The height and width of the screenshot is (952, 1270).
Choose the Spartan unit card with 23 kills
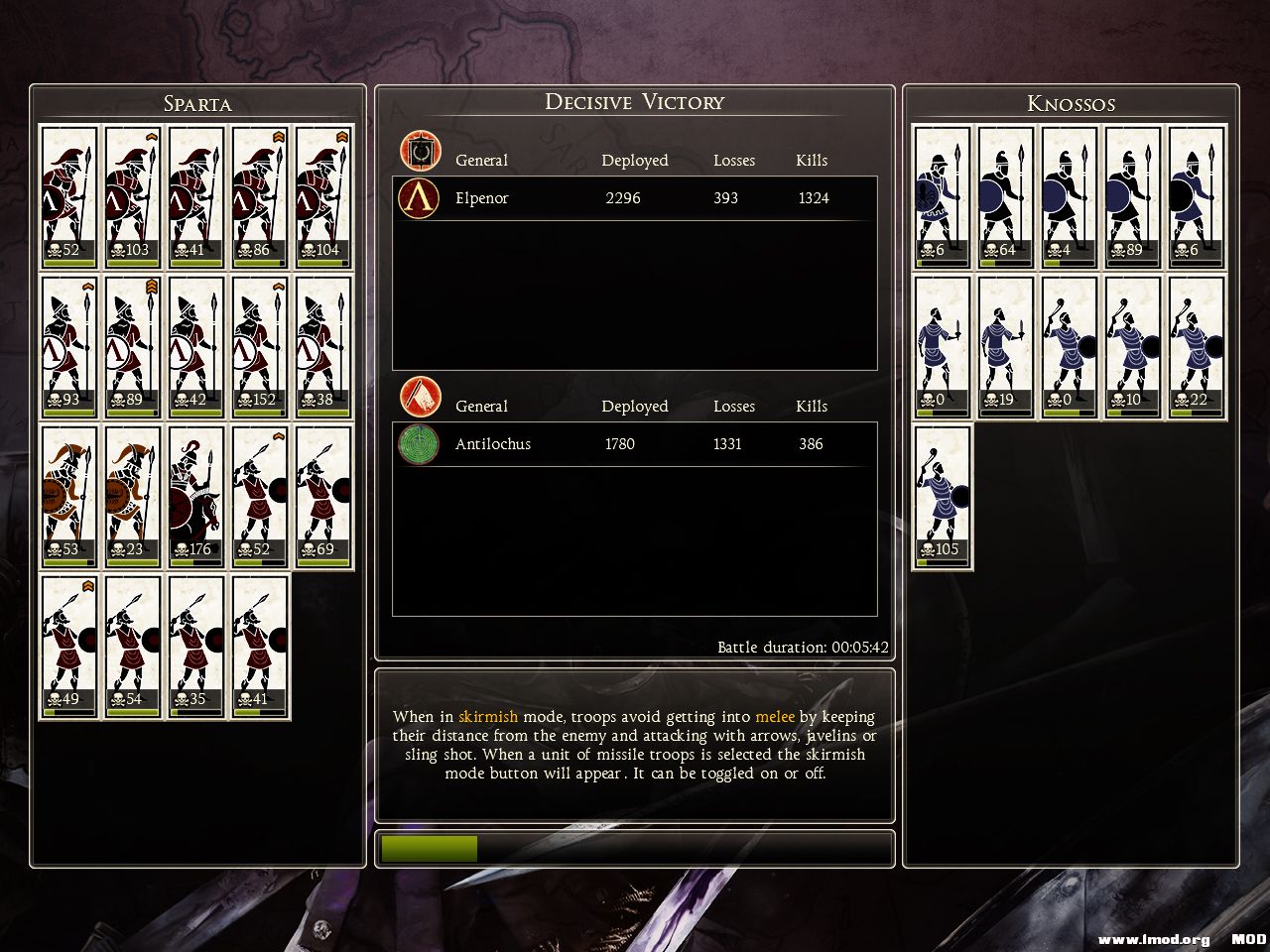pos(133,497)
